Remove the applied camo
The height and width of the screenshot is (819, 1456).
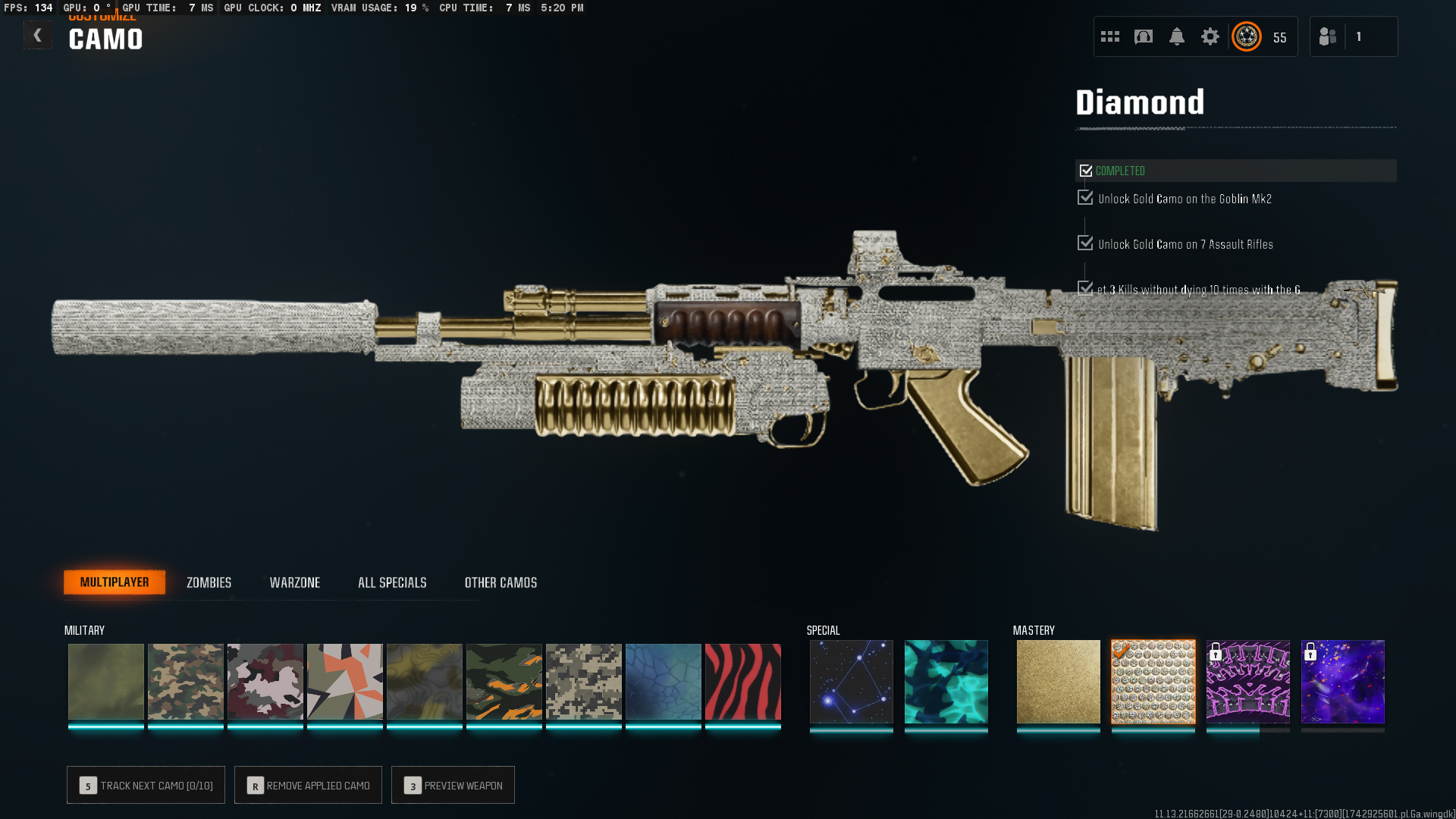click(308, 786)
